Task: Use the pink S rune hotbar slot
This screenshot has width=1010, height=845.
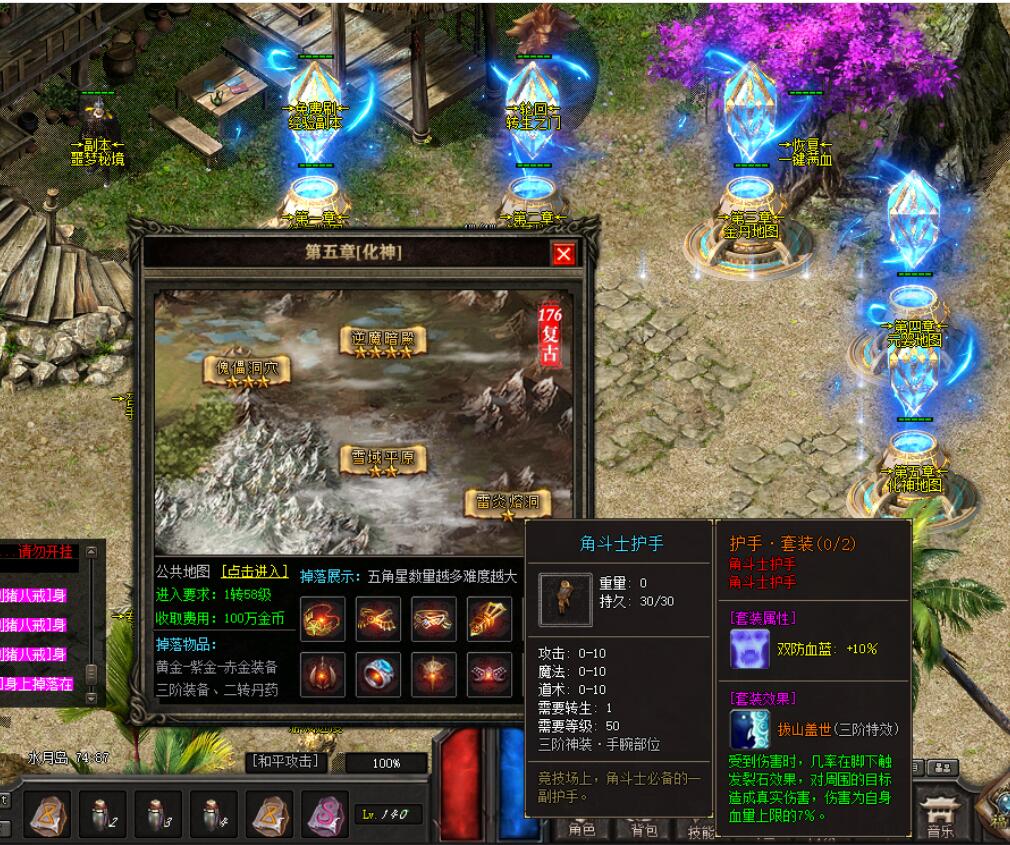Action: [324, 811]
